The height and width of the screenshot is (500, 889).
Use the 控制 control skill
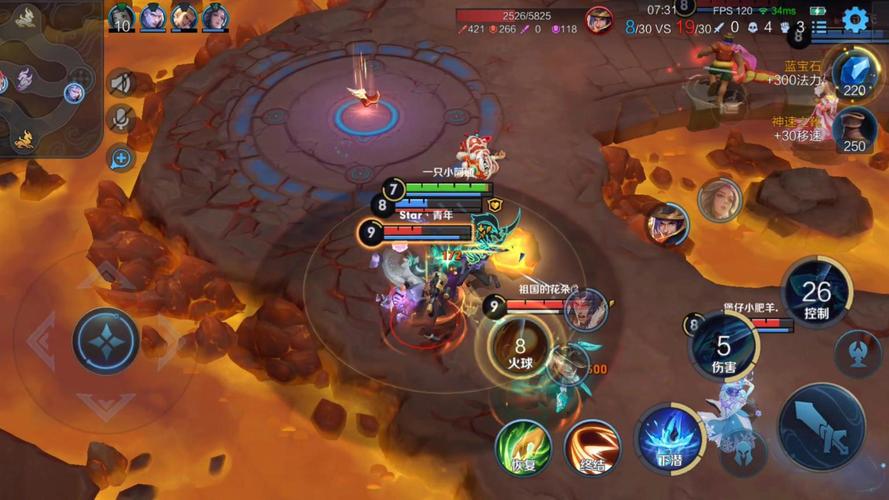click(816, 294)
